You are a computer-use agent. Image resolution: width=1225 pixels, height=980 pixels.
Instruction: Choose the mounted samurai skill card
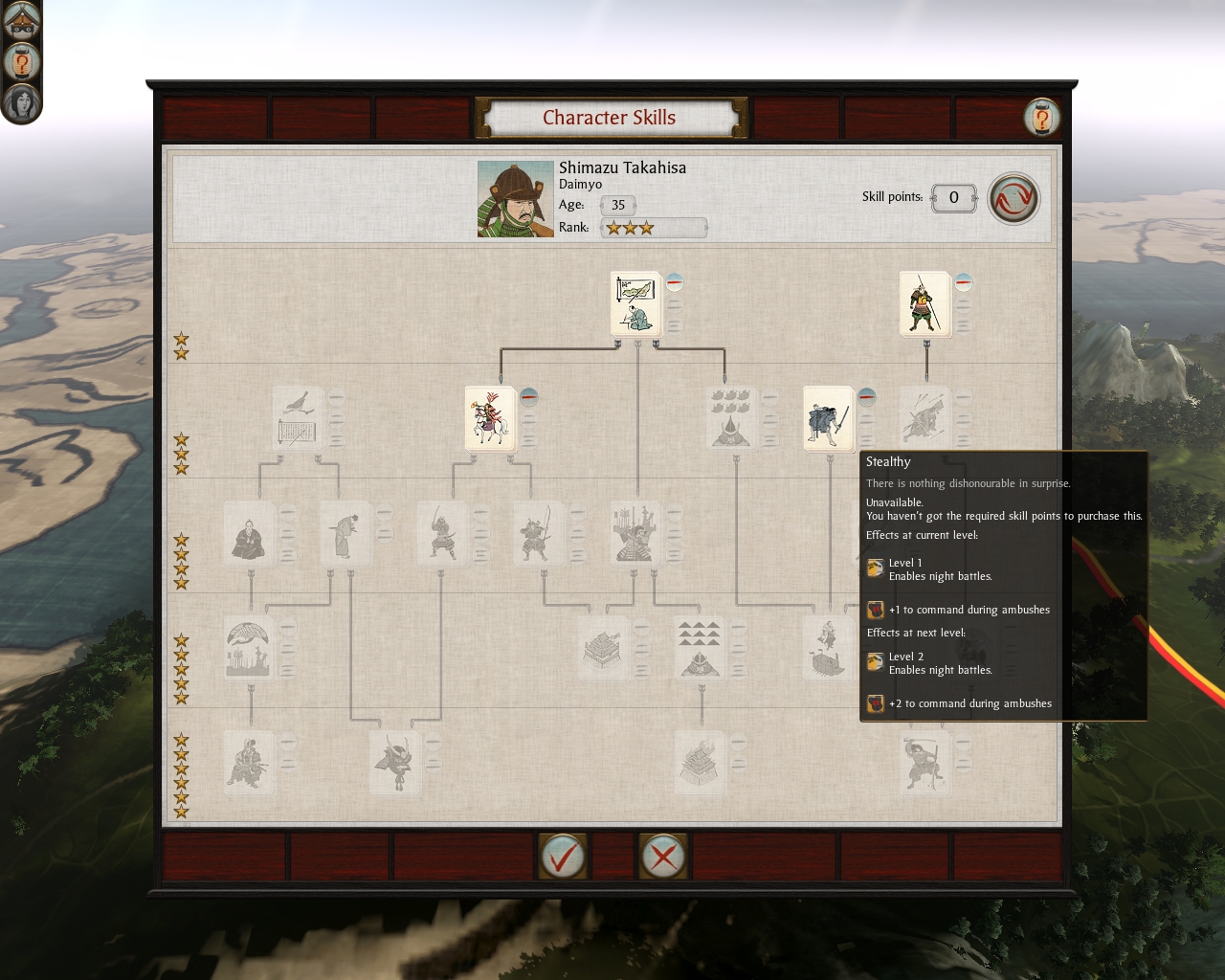pyautogui.click(x=489, y=418)
